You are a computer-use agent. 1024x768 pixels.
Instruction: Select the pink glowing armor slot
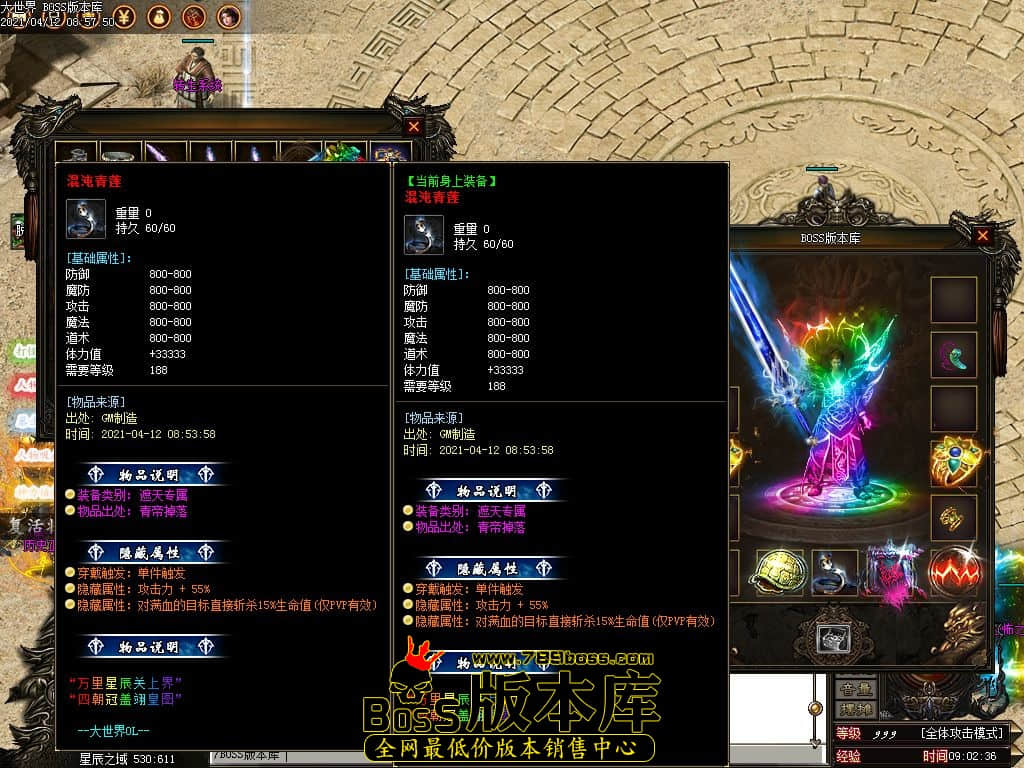coord(893,573)
